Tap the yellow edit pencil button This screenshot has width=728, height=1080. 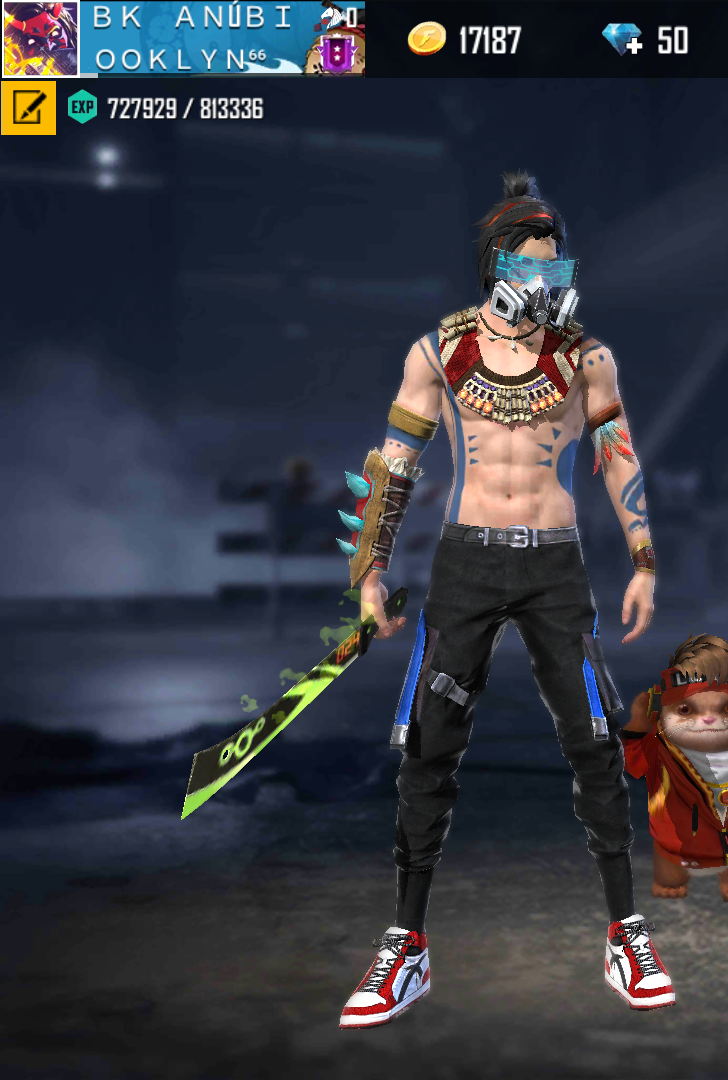point(28,108)
